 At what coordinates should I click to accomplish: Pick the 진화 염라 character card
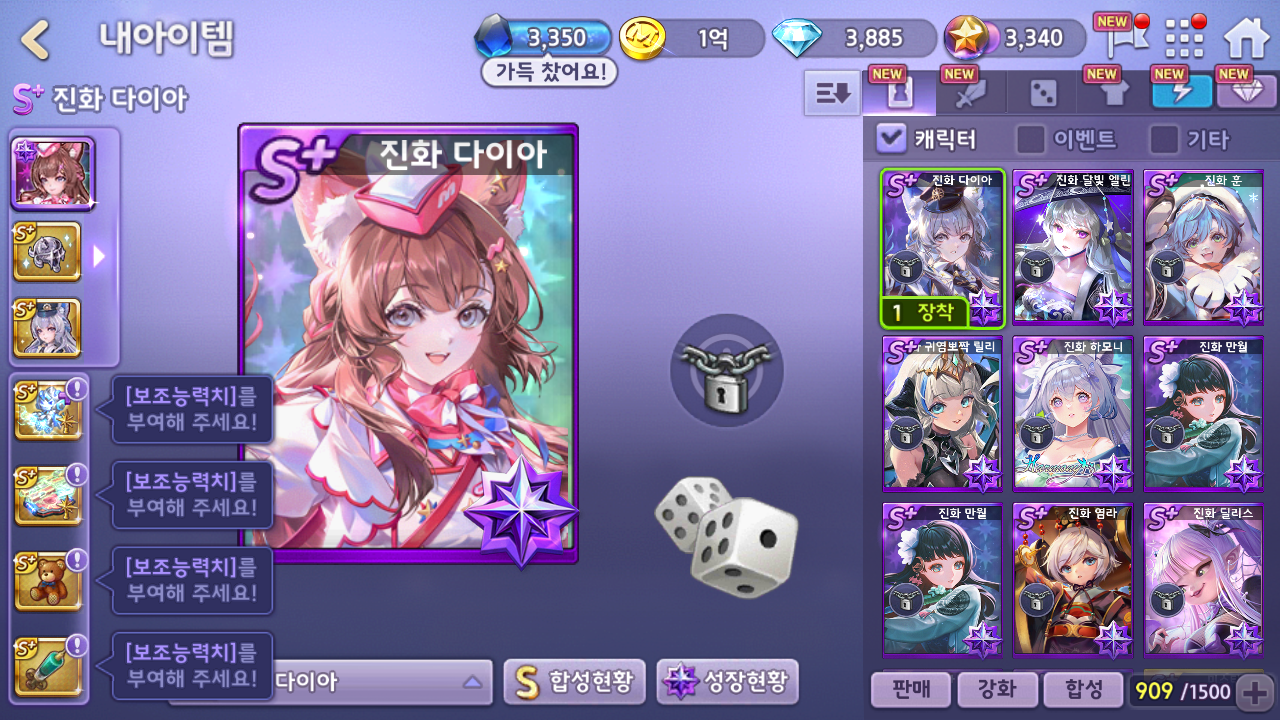click(1073, 580)
